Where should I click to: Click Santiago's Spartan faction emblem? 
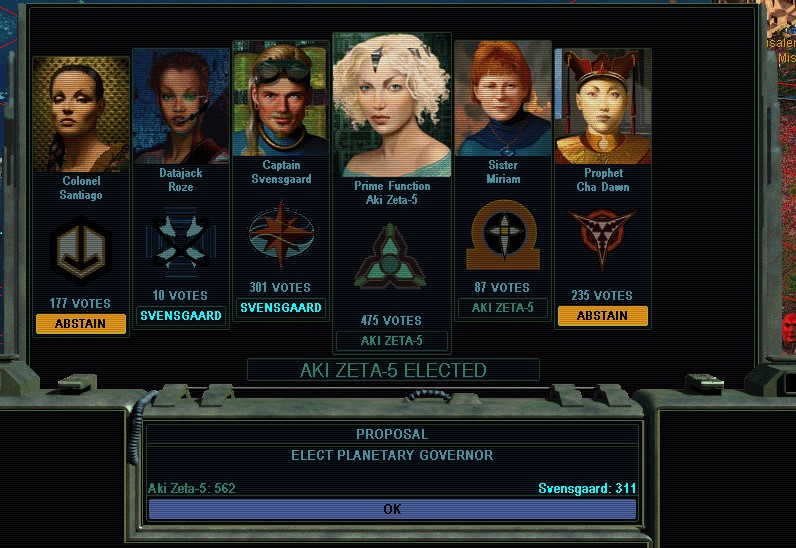(x=80, y=252)
